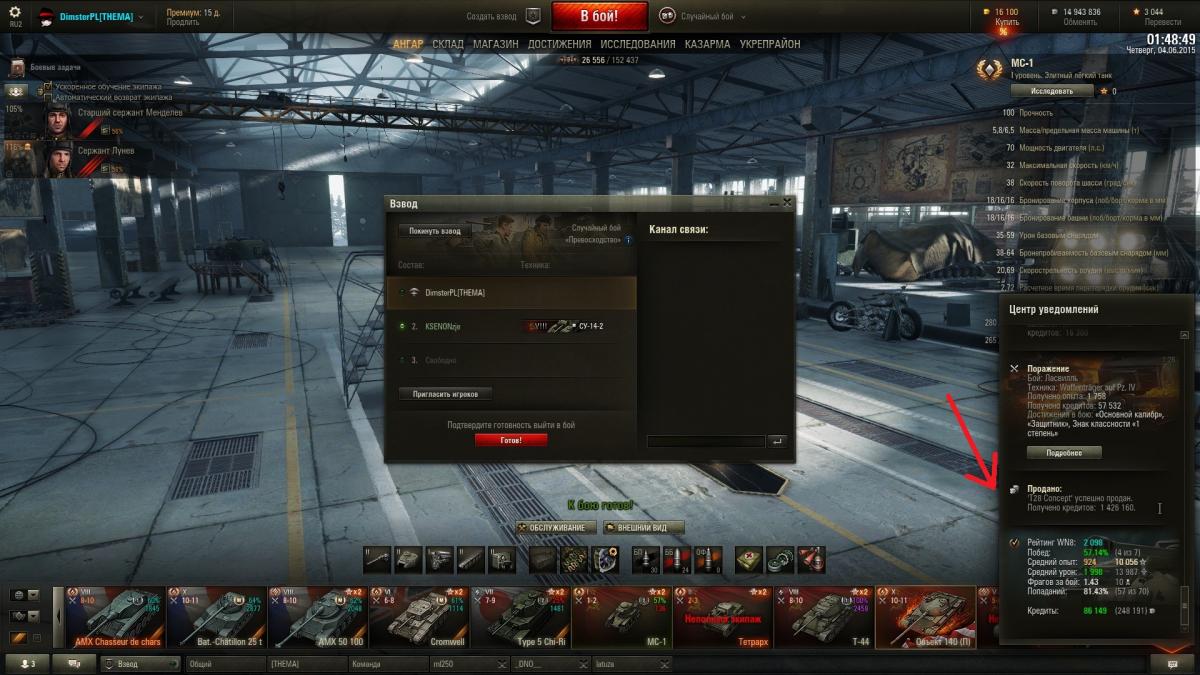
Task: Click the Покинуть взвод button
Action: point(437,231)
